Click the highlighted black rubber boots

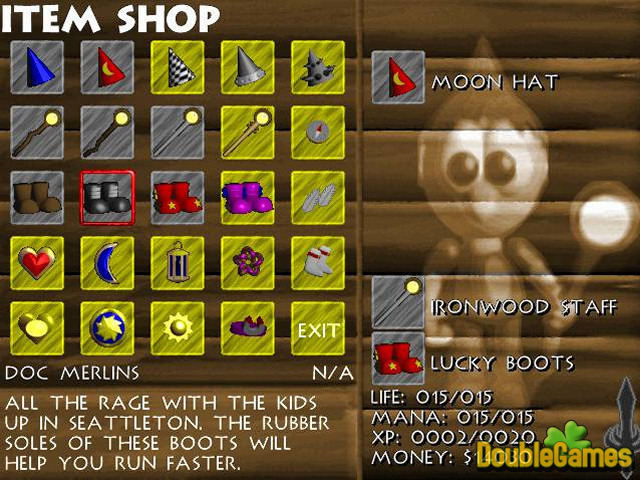107,197
